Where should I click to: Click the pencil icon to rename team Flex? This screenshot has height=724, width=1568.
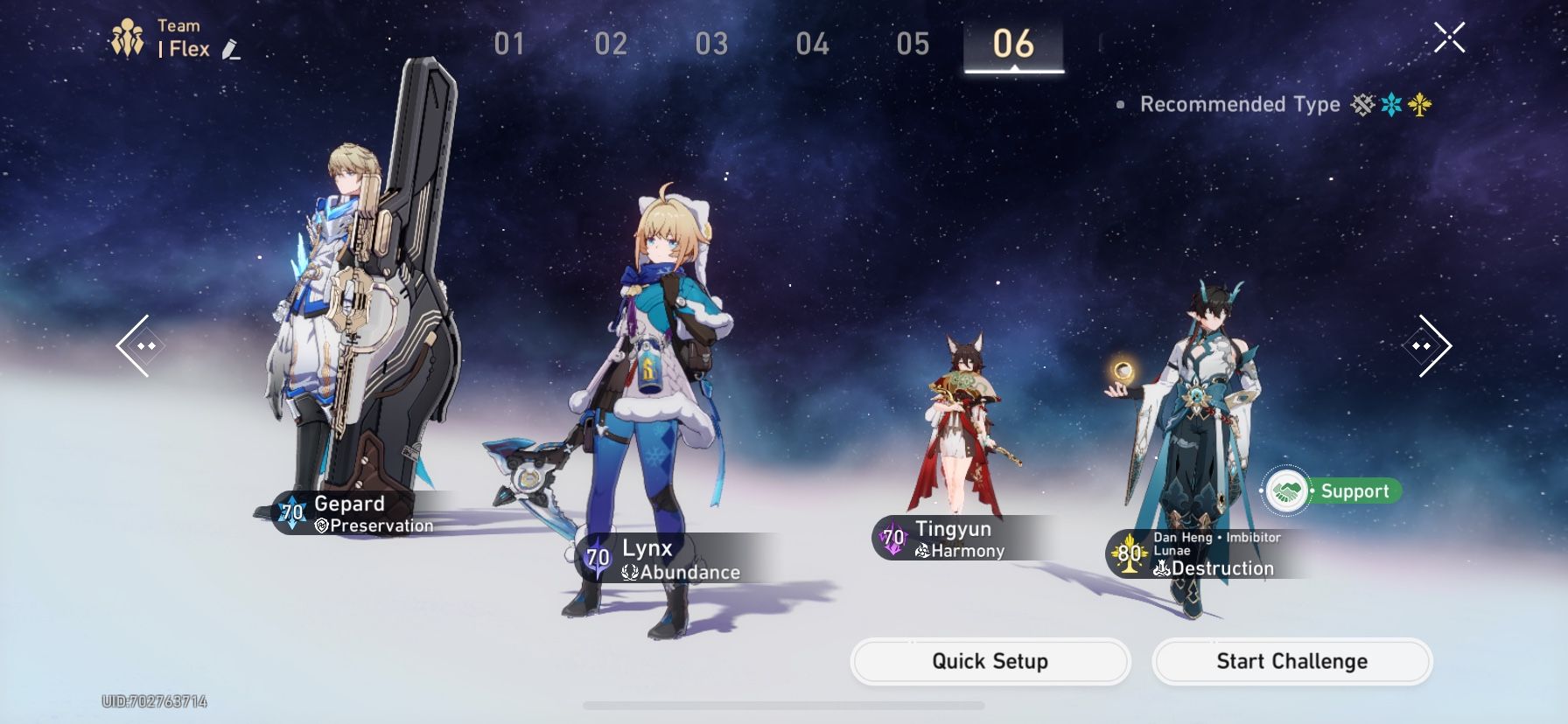(x=231, y=51)
